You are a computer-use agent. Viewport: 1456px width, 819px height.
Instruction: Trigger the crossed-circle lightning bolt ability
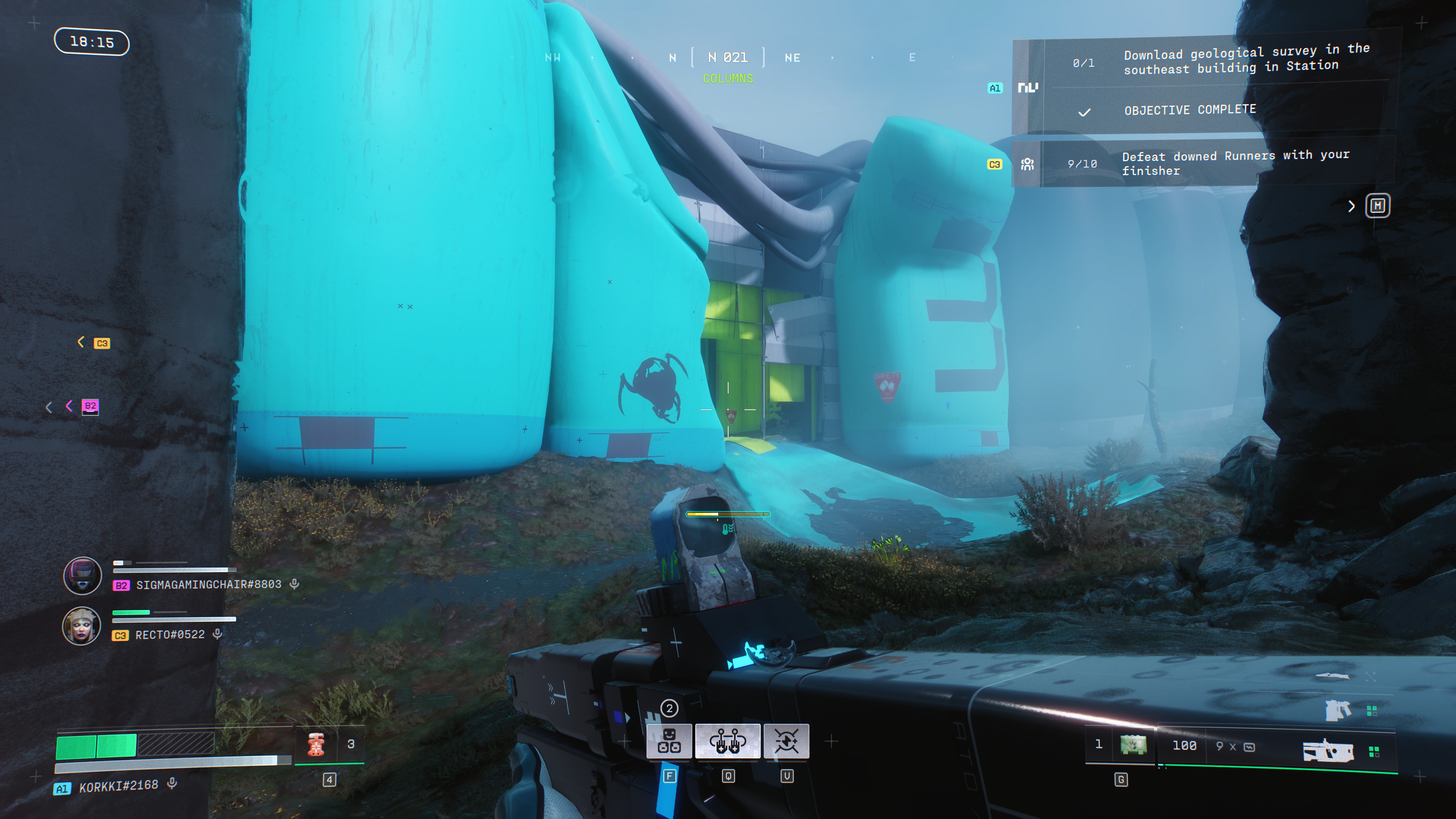point(786,741)
